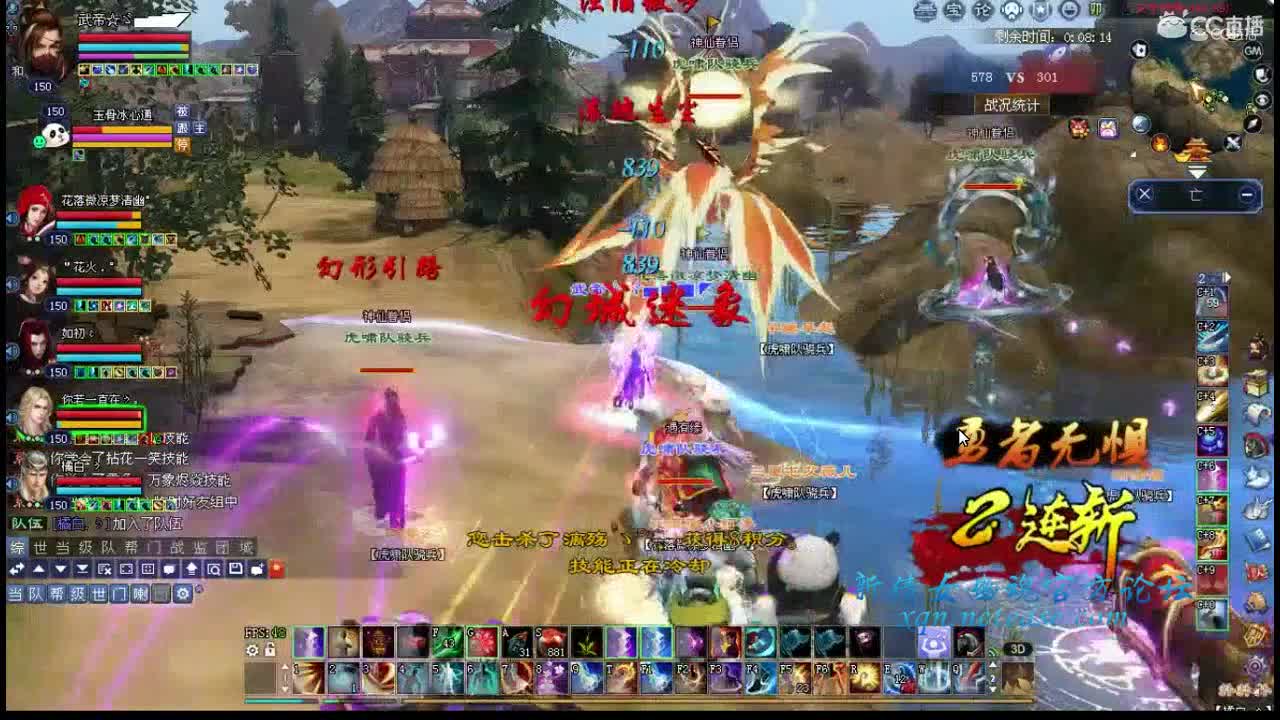Expand the downward chevron under the minimap
This screenshot has height=720, width=1280.
click(x=1198, y=171)
